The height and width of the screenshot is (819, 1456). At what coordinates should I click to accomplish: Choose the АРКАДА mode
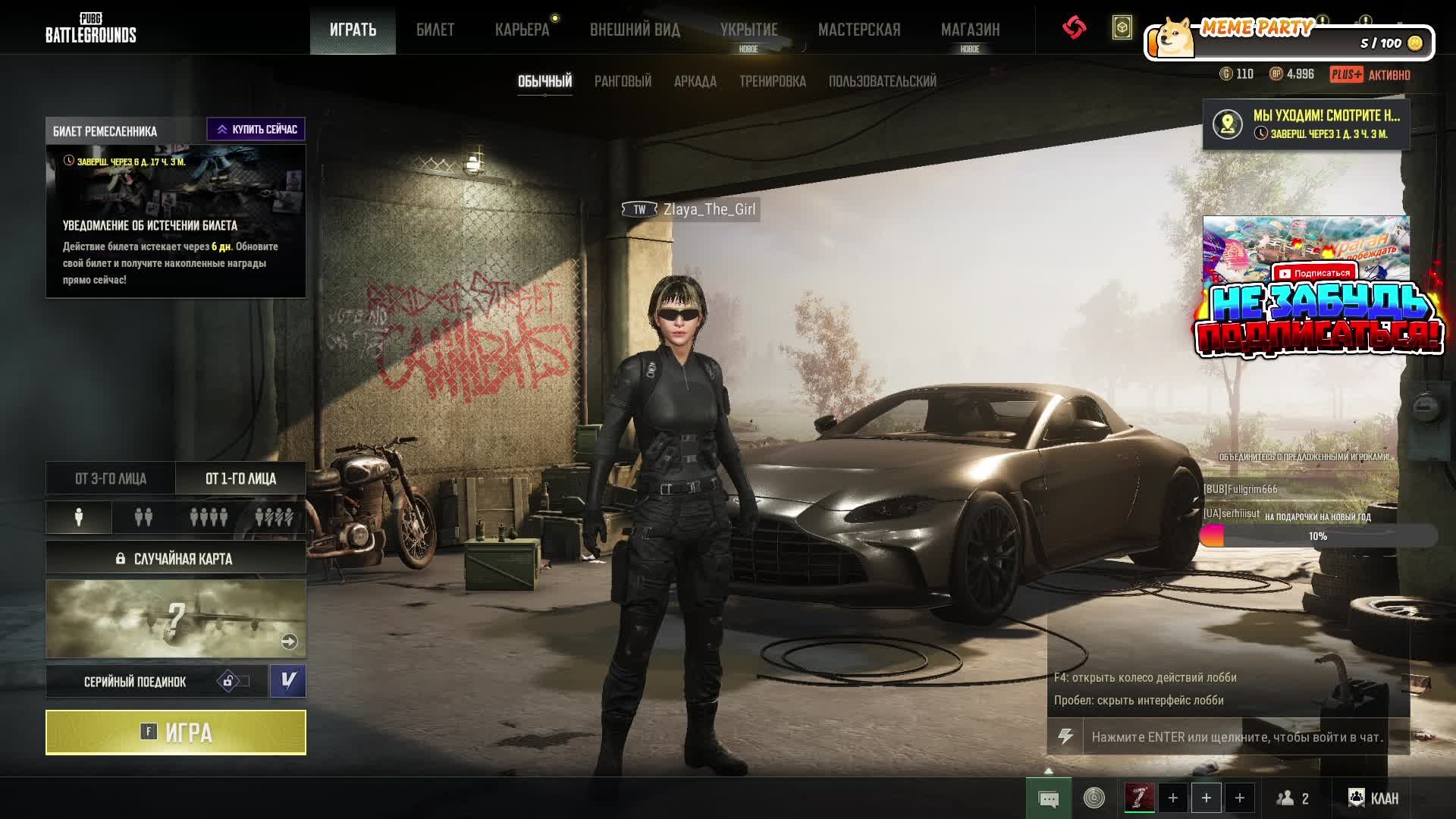tap(695, 81)
